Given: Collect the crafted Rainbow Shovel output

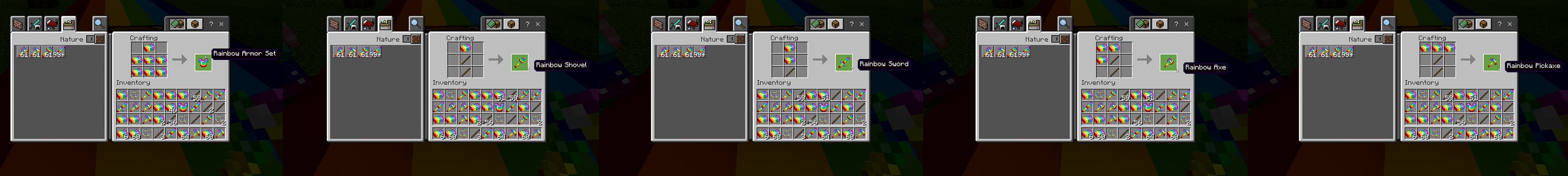Looking at the screenshot, I should click(x=519, y=62).
